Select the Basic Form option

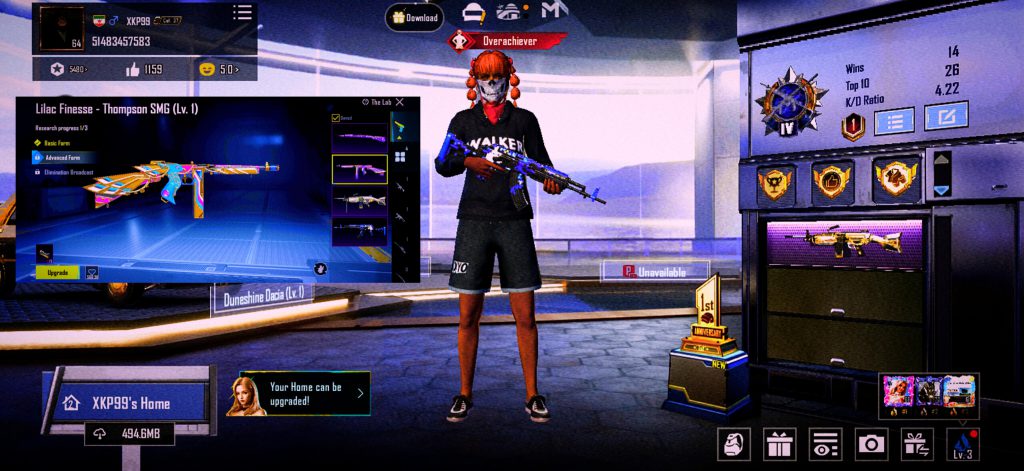[56, 143]
